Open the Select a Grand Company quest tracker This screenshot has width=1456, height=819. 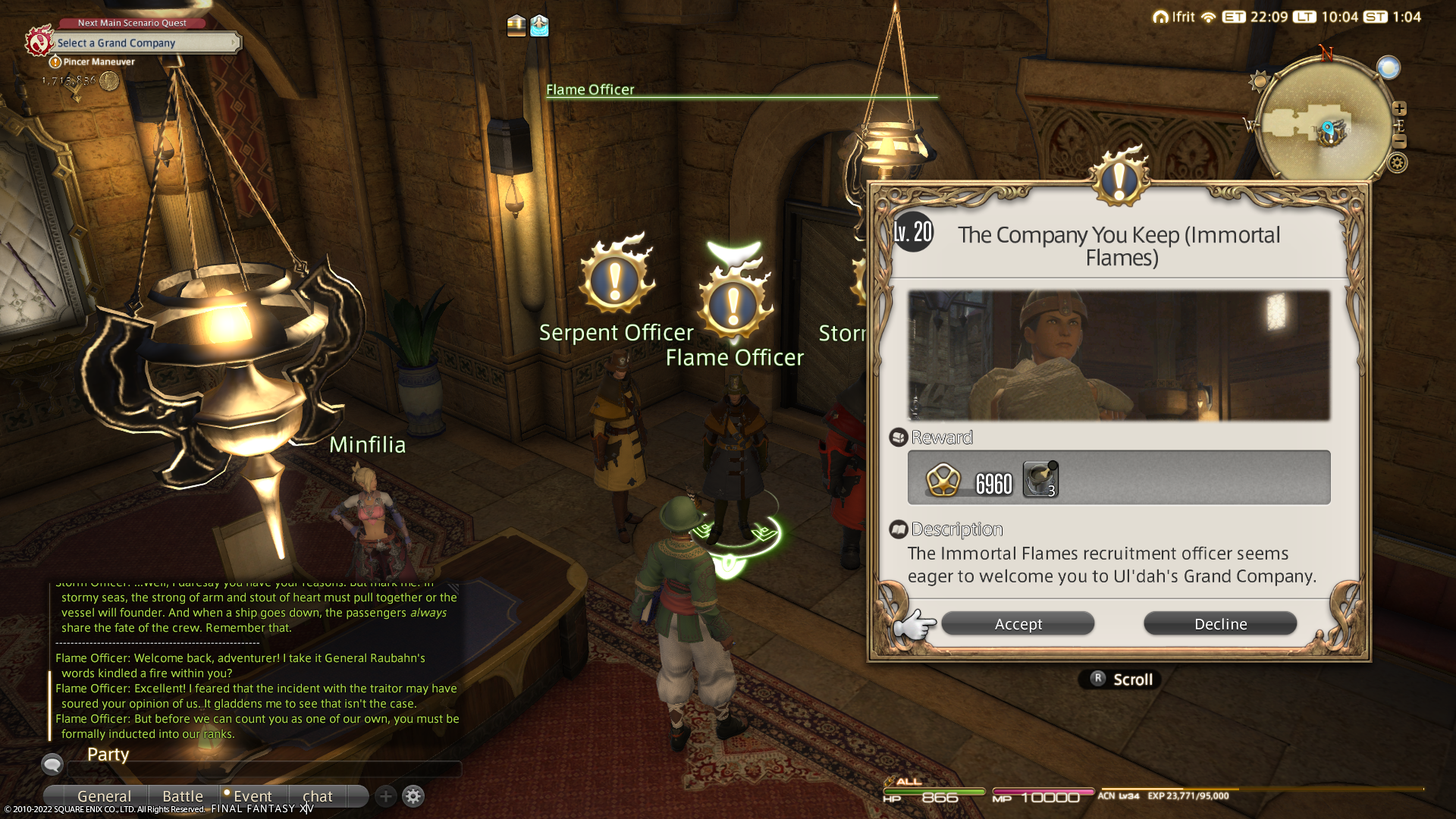tap(144, 43)
